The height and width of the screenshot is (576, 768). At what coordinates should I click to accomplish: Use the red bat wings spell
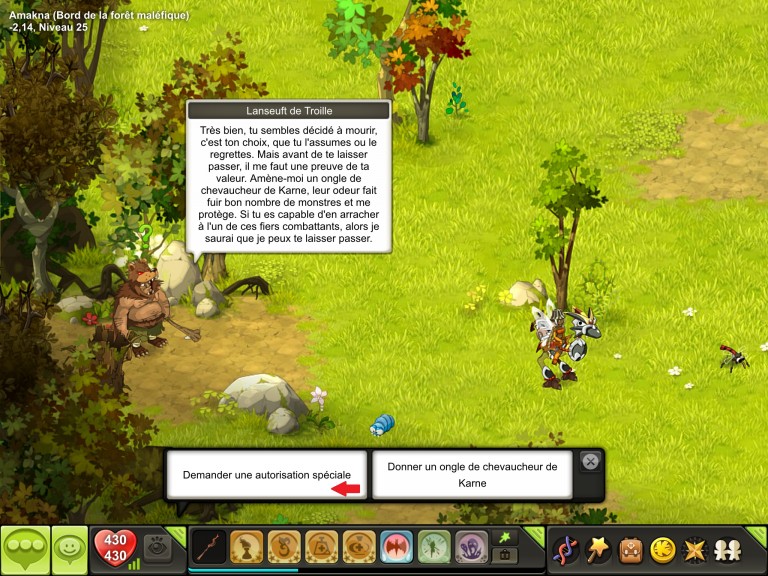(397, 547)
